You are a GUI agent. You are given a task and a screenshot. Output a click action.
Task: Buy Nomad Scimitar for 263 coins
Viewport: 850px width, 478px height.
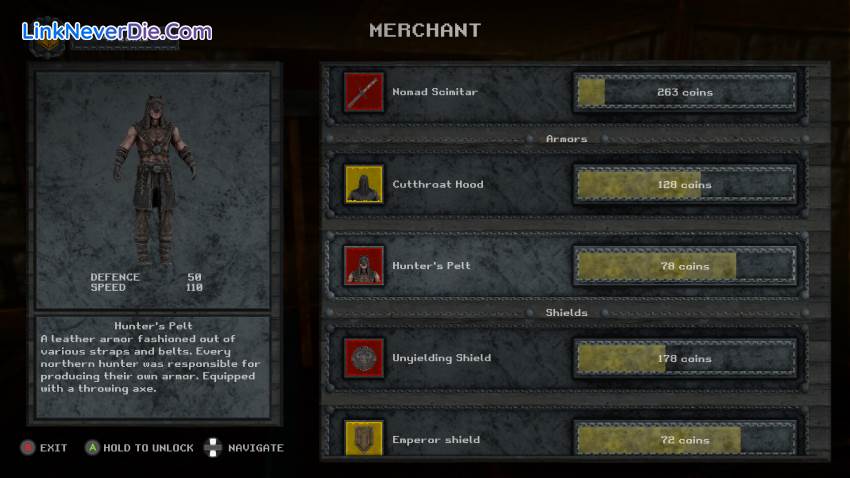tap(685, 93)
